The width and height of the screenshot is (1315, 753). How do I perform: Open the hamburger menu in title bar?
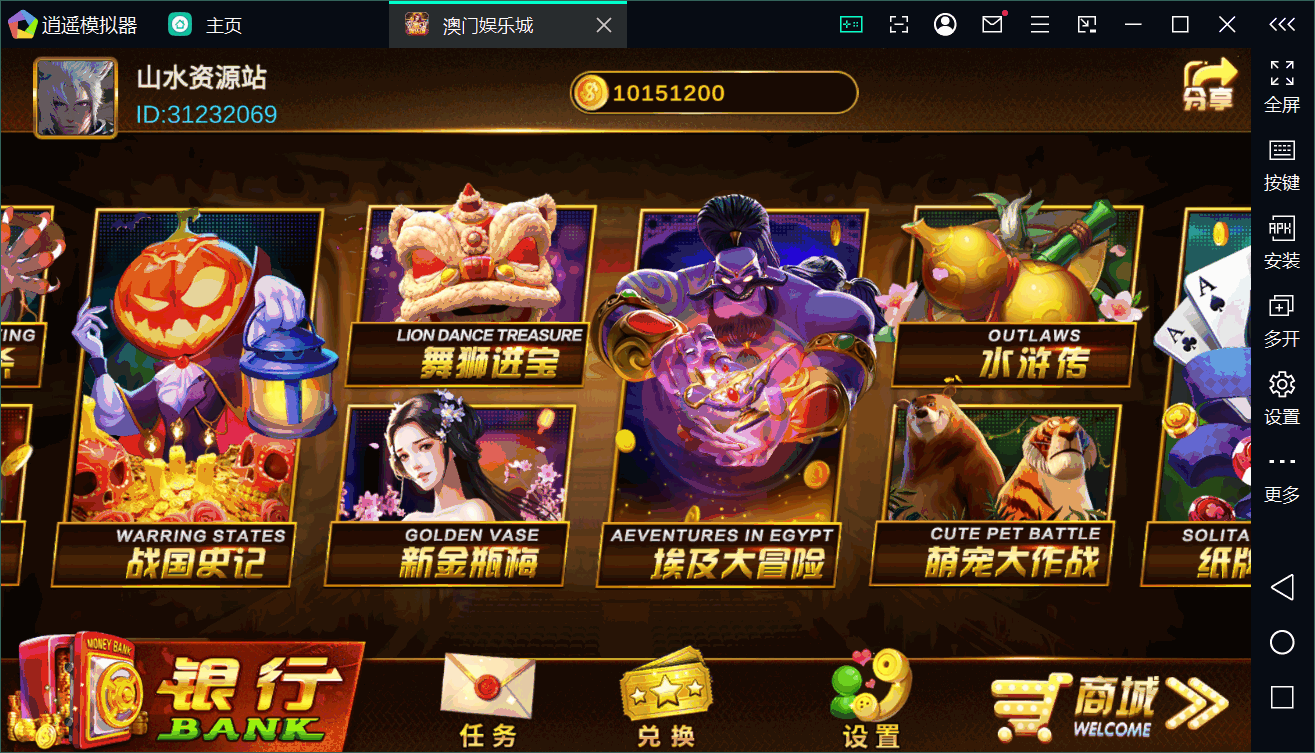1039,23
